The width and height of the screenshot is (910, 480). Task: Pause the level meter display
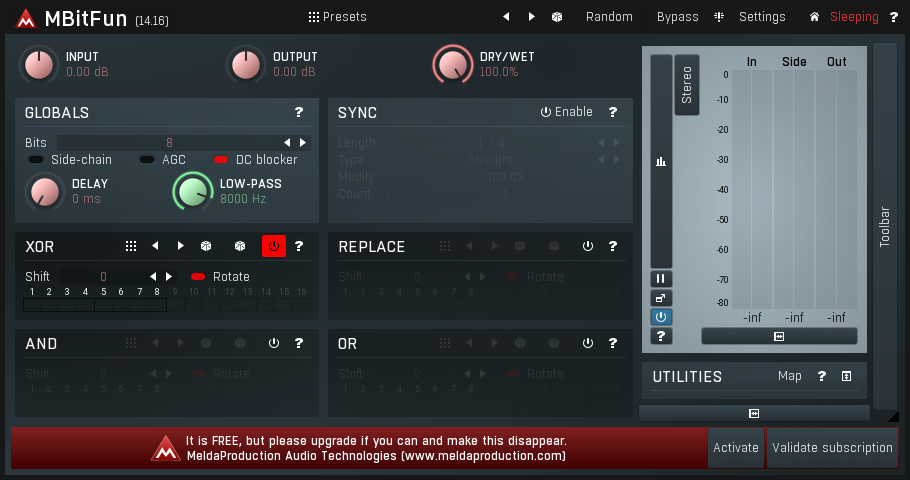tap(661, 279)
